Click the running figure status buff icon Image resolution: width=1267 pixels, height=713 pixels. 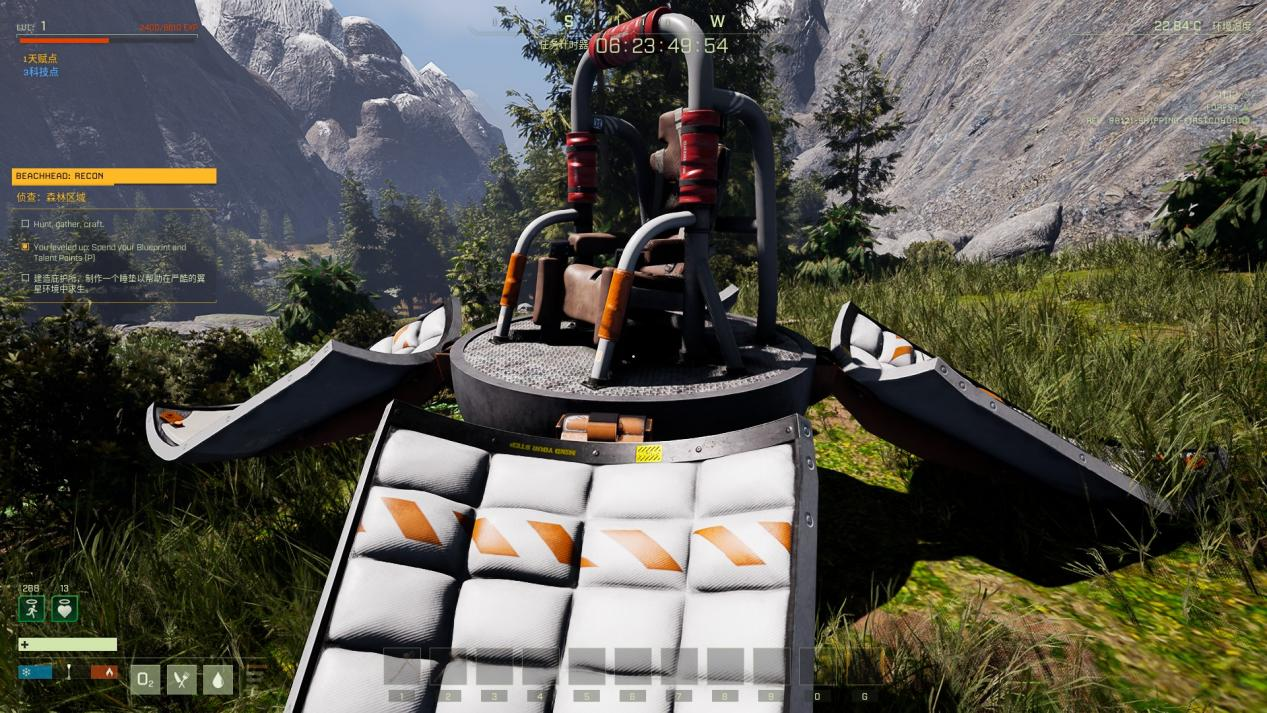pyautogui.click(x=31, y=608)
